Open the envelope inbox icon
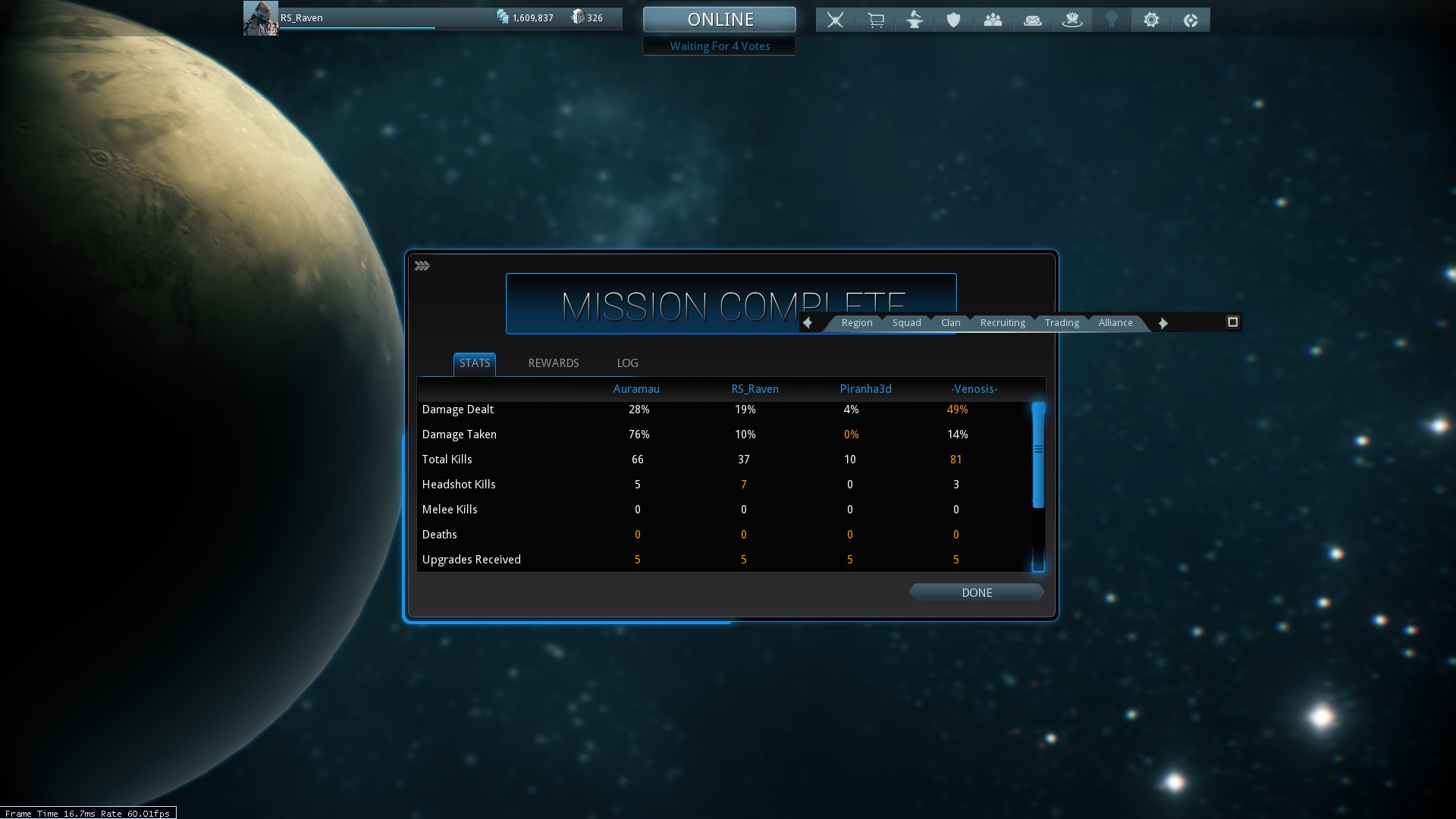 pyautogui.click(x=1033, y=20)
